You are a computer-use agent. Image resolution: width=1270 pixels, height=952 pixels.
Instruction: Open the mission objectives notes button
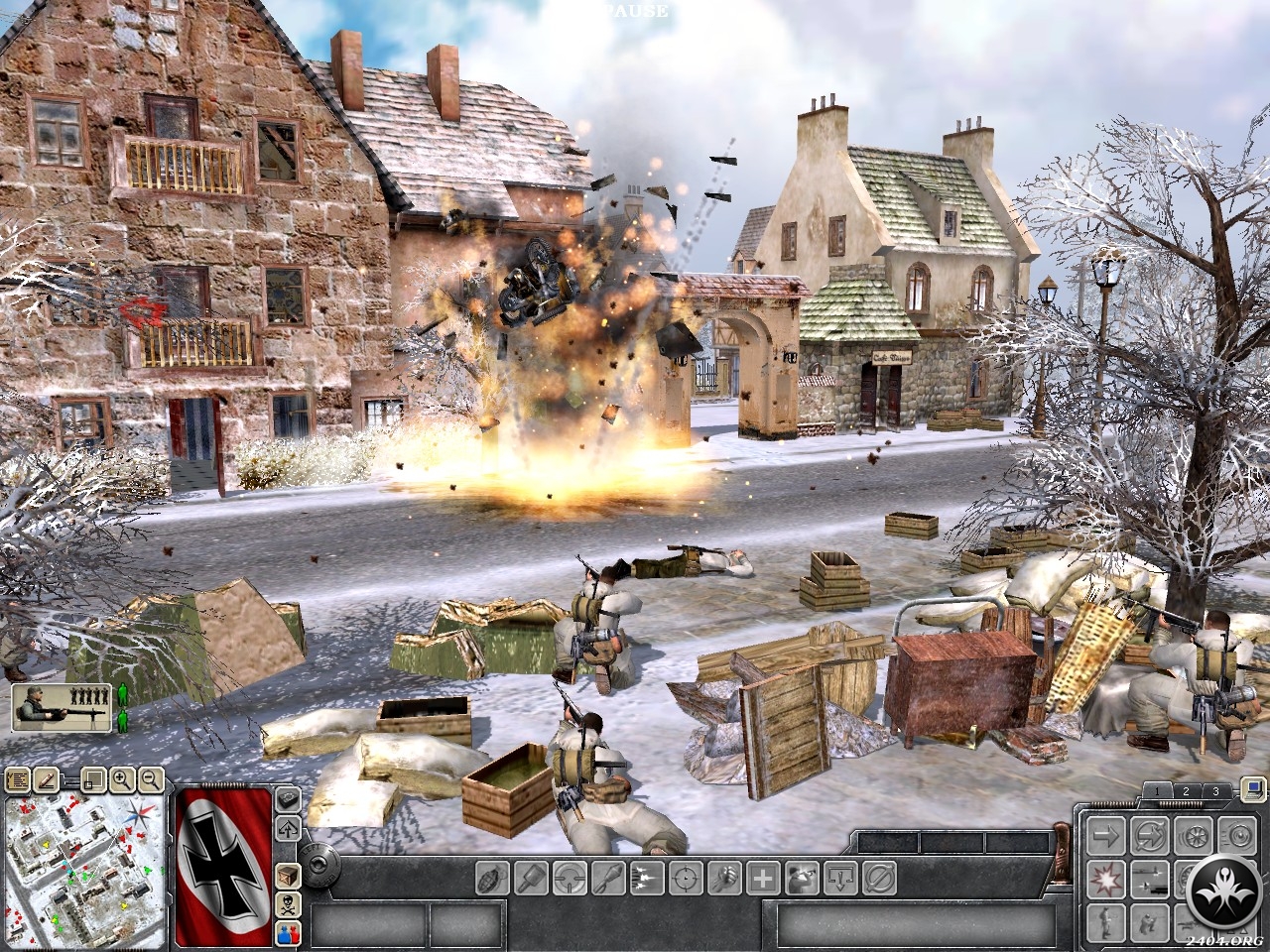pos(16,779)
